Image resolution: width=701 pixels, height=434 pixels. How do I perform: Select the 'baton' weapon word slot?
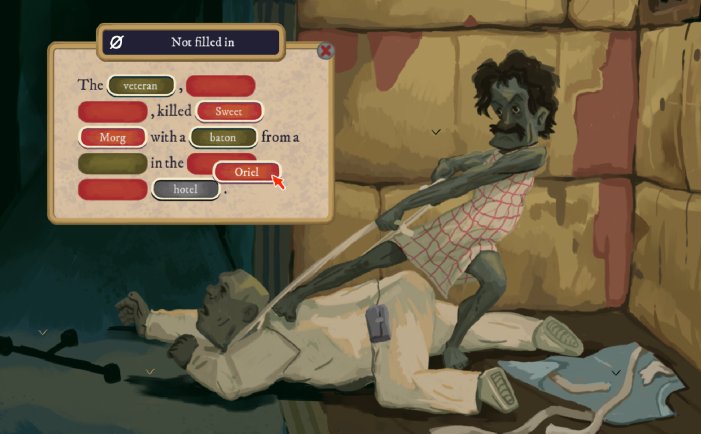coord(223,137)
